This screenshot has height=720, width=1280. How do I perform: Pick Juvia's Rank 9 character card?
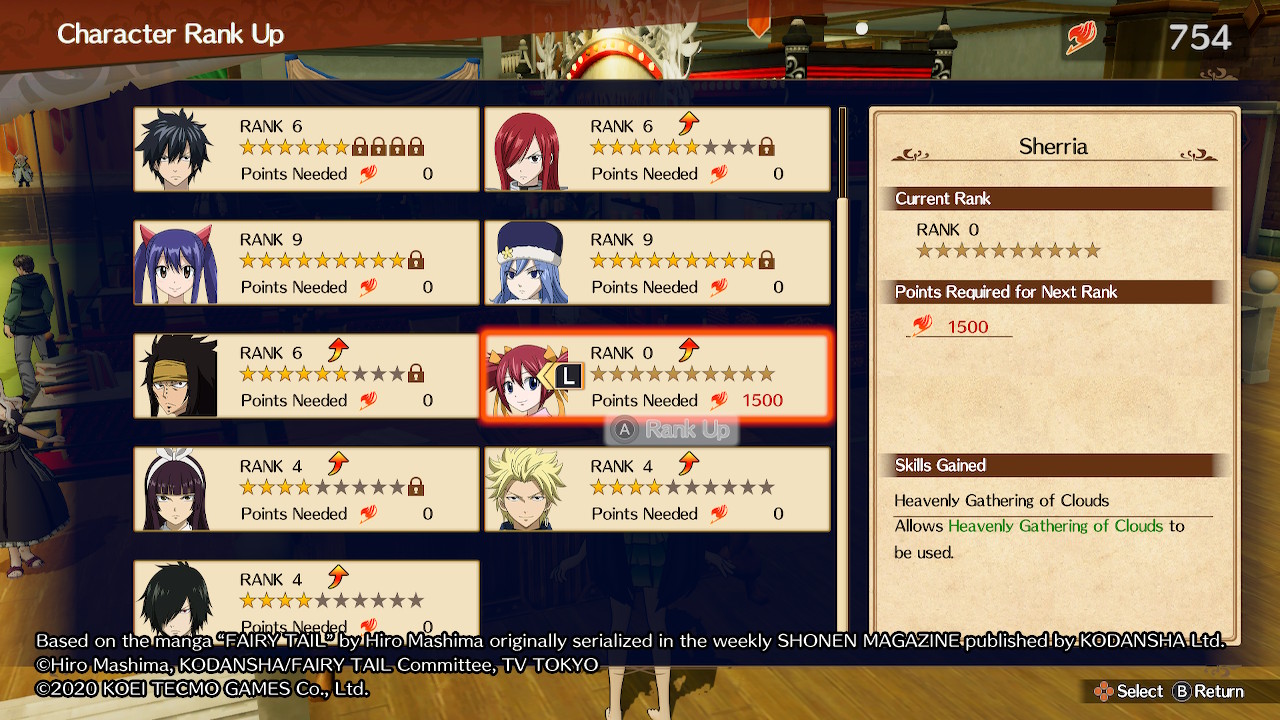657,263
